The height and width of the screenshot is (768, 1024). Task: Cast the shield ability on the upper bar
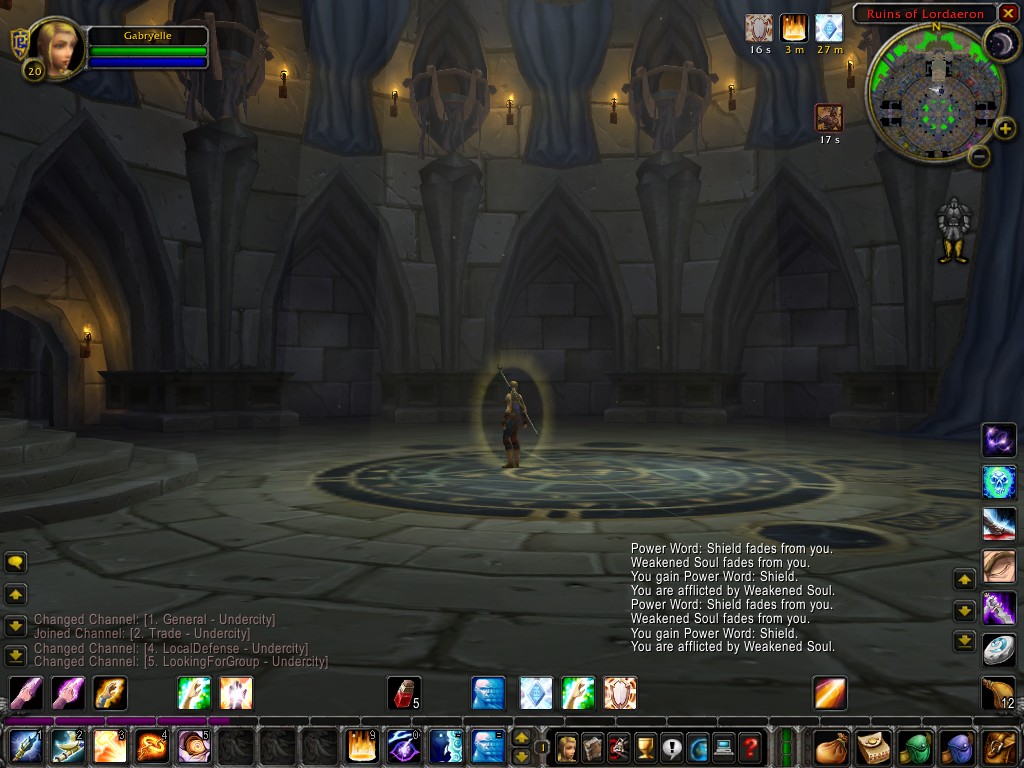(x=620, y=693)
